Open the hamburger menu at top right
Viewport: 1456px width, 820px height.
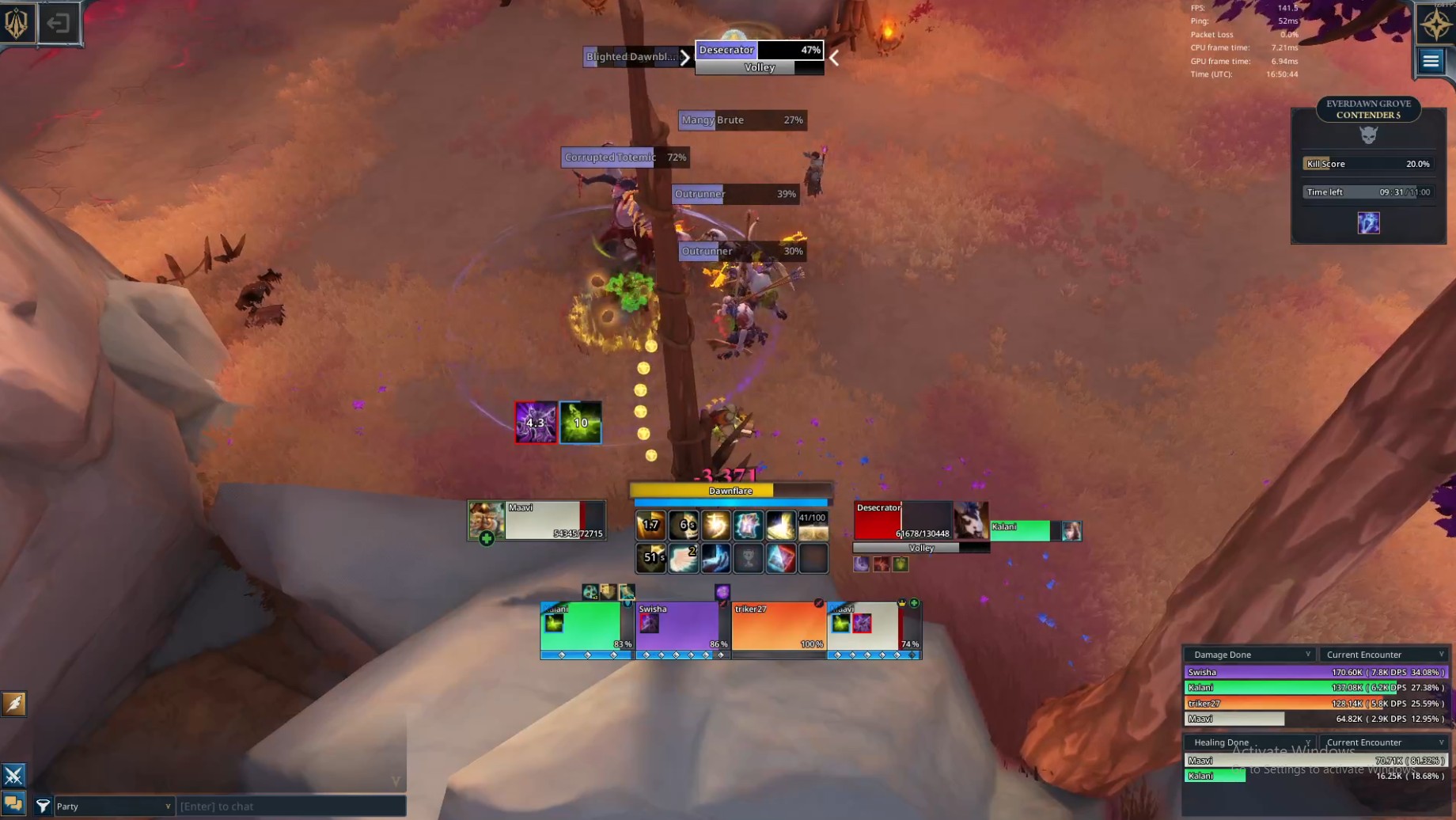[1431, 61]
